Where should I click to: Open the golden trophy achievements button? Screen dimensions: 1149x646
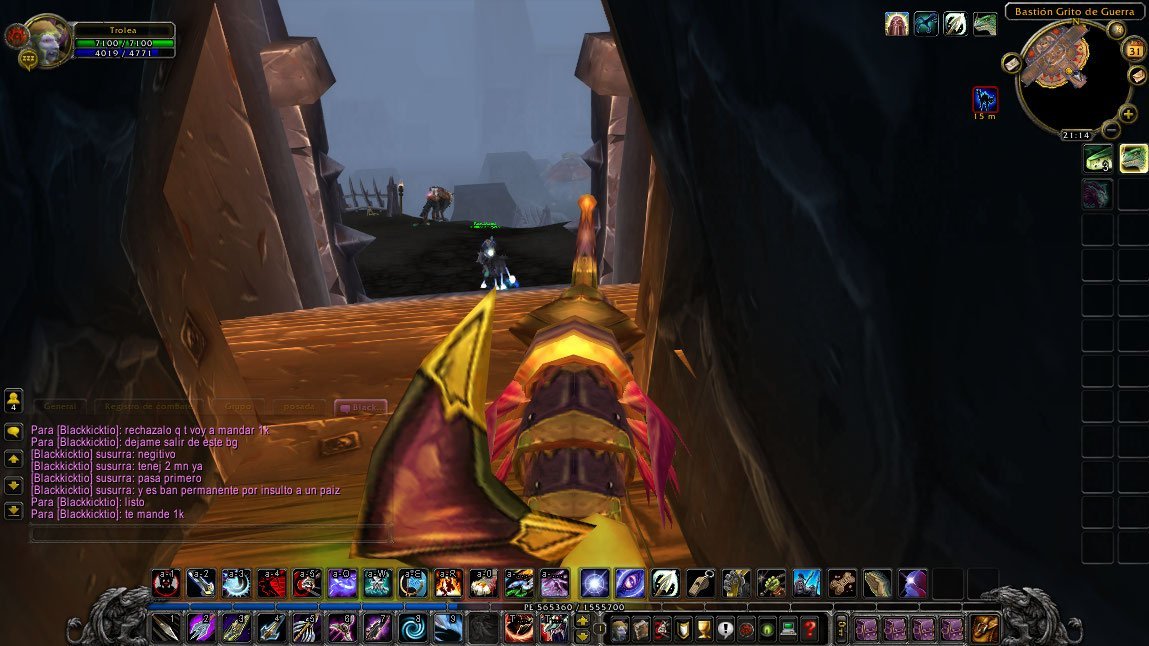tap(703, 630)
